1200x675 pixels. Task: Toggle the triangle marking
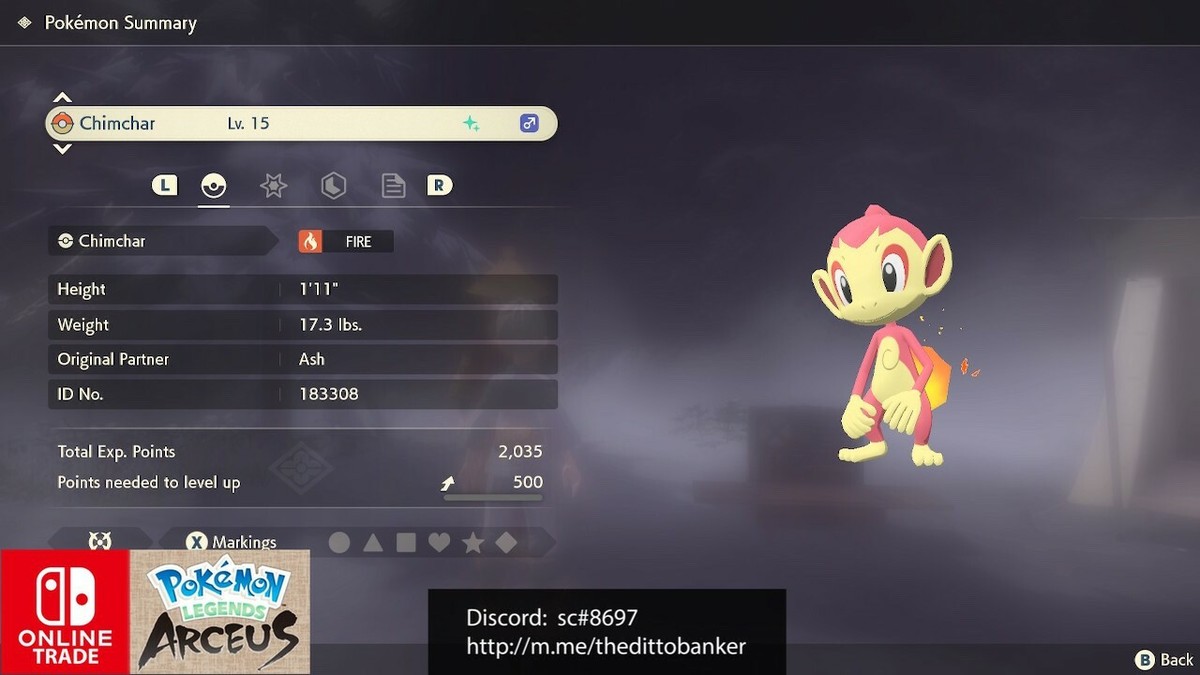coord(373,543)
